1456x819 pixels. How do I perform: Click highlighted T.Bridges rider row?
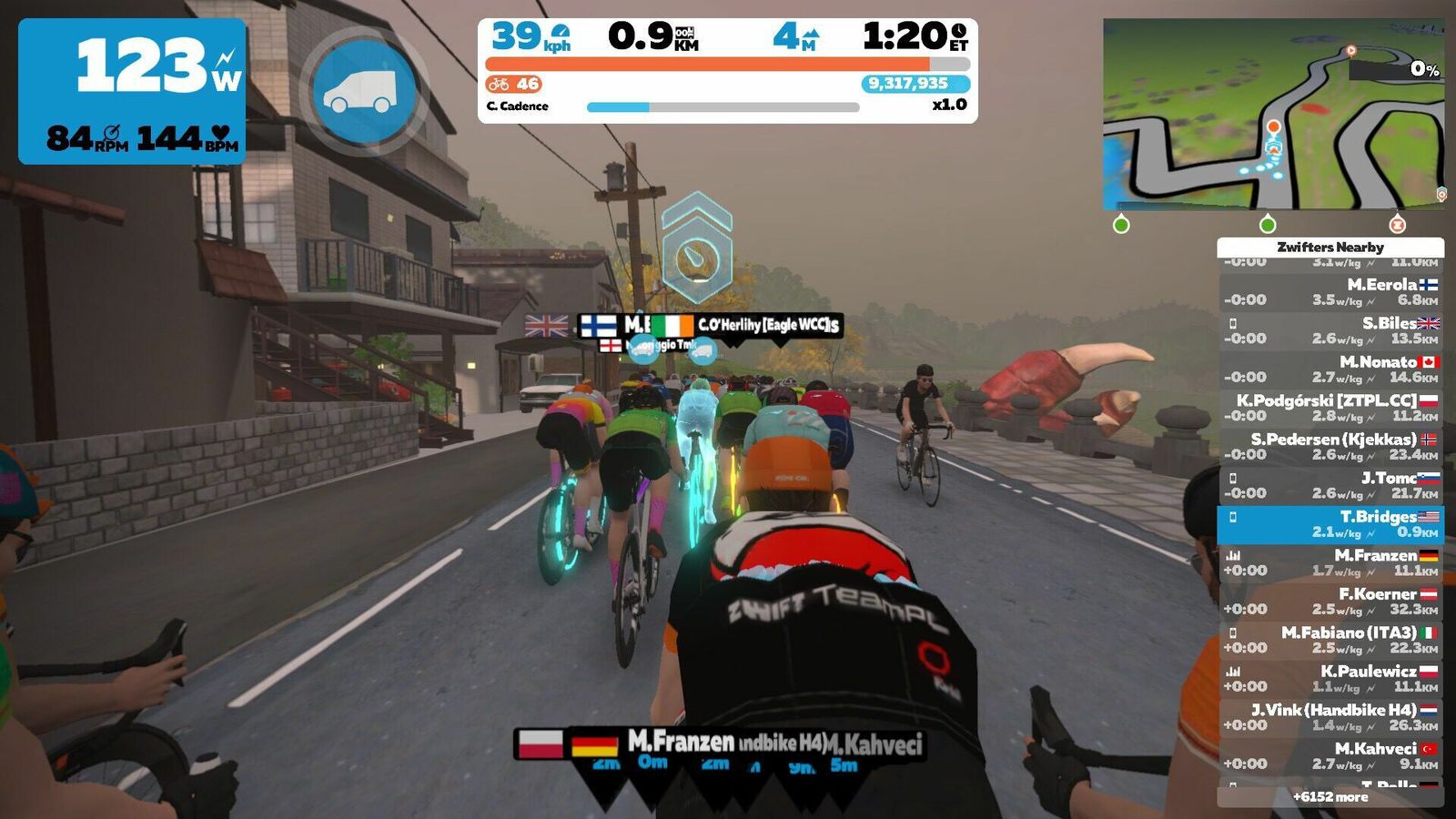pos(1330,524)
